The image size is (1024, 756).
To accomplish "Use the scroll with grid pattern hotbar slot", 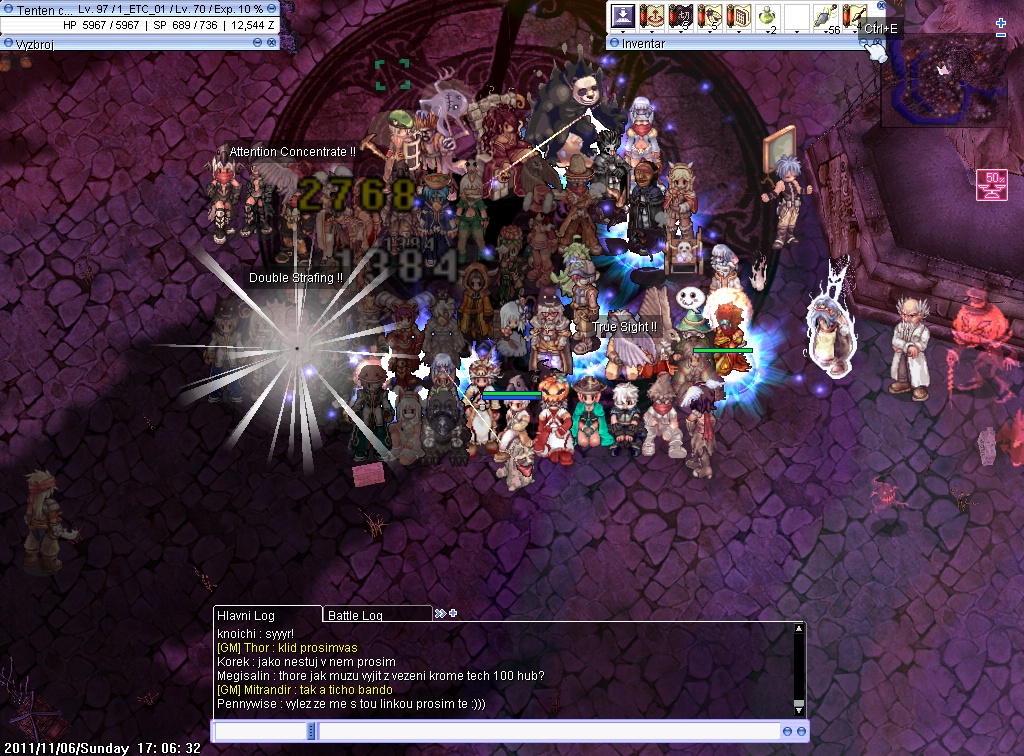I will [739, 17].
